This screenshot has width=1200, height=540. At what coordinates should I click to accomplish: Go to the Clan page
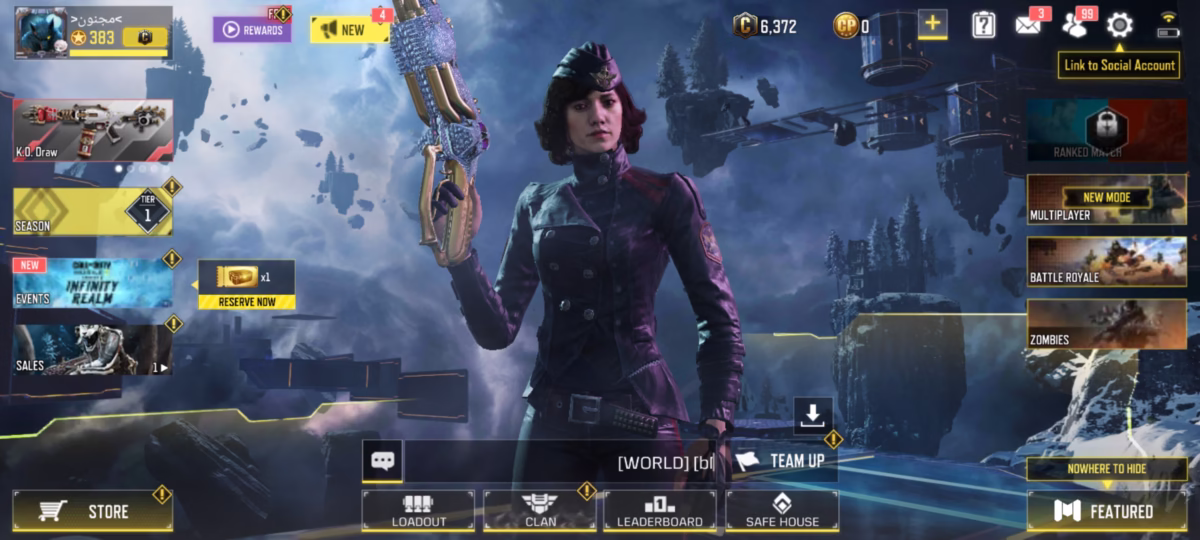point(540,510)
